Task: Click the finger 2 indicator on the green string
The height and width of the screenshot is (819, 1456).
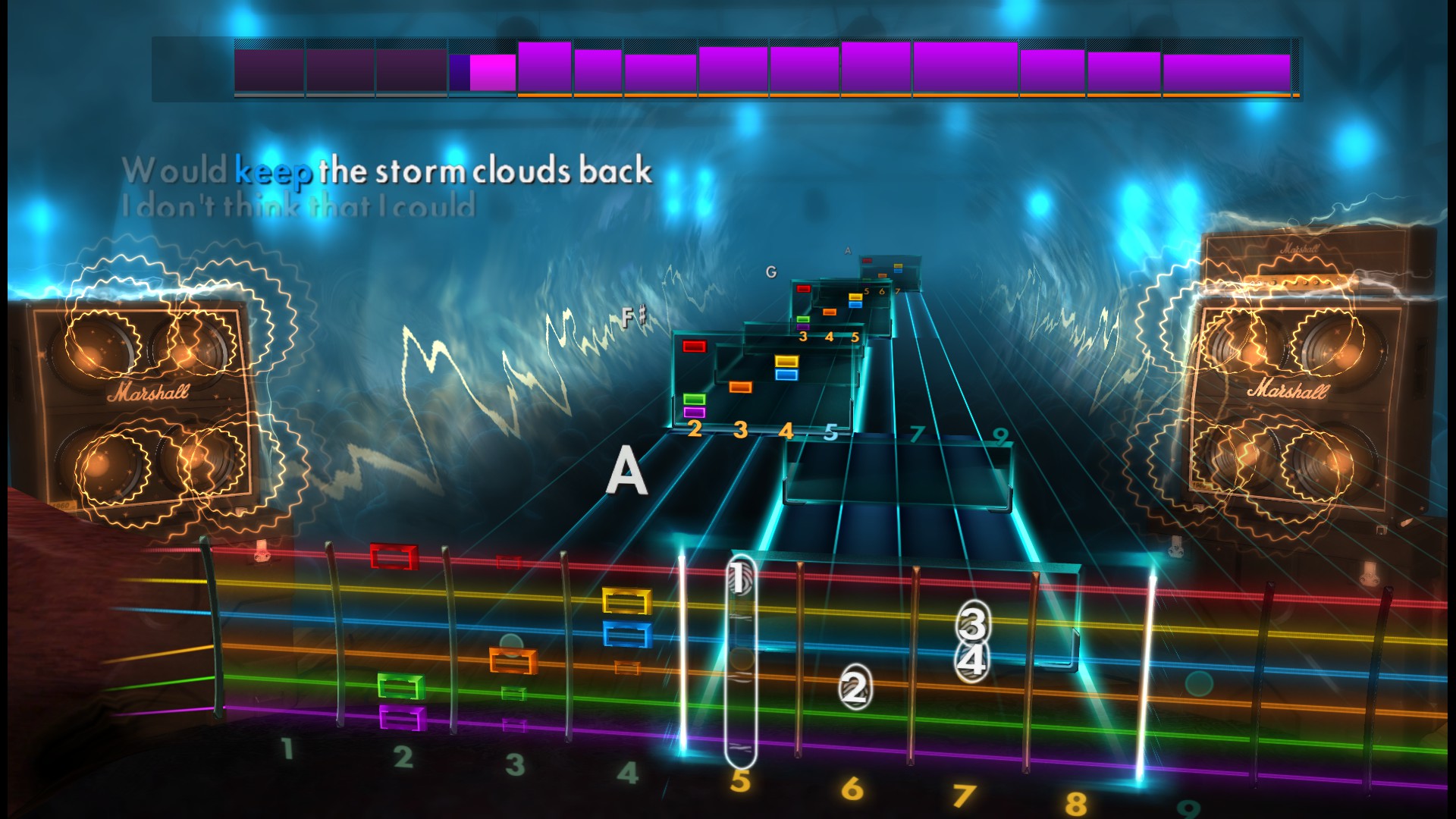Action: pyautogui.click(x=855, y=686)
